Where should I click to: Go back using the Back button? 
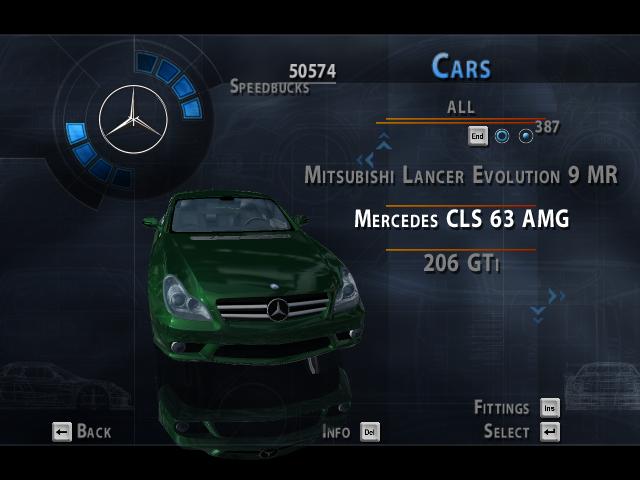(82, 432)
